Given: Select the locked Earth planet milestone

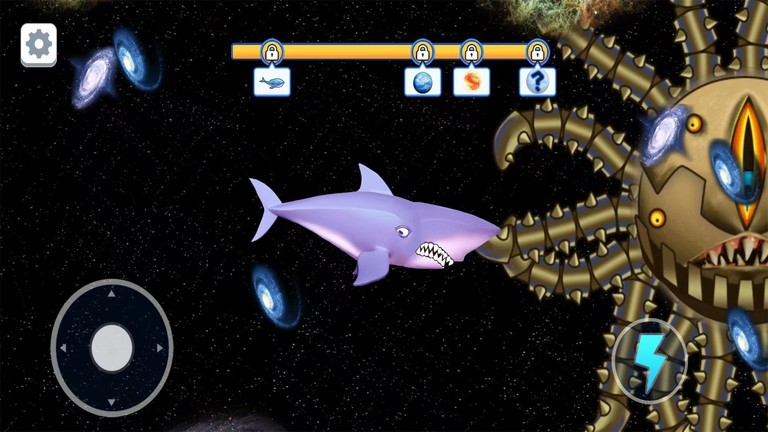Looking at the screenshot, I should pos(422,81).
